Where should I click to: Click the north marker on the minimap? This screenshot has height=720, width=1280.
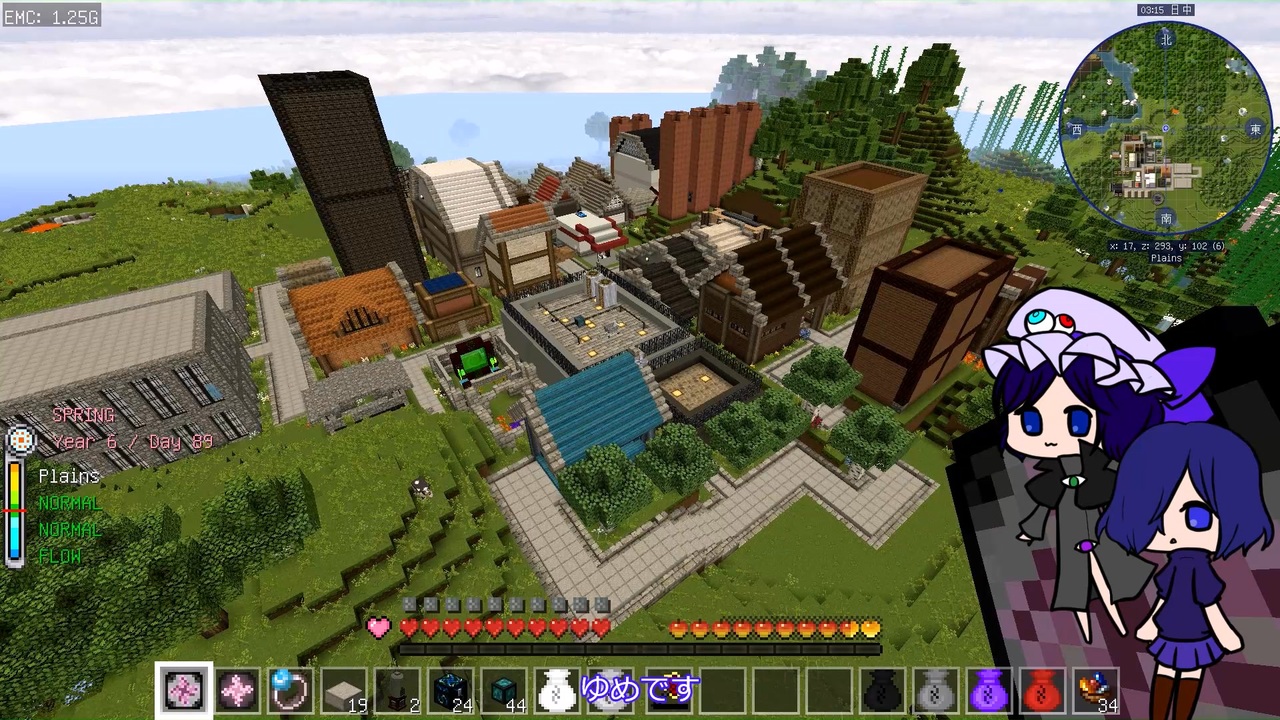tap(1165, 40)
